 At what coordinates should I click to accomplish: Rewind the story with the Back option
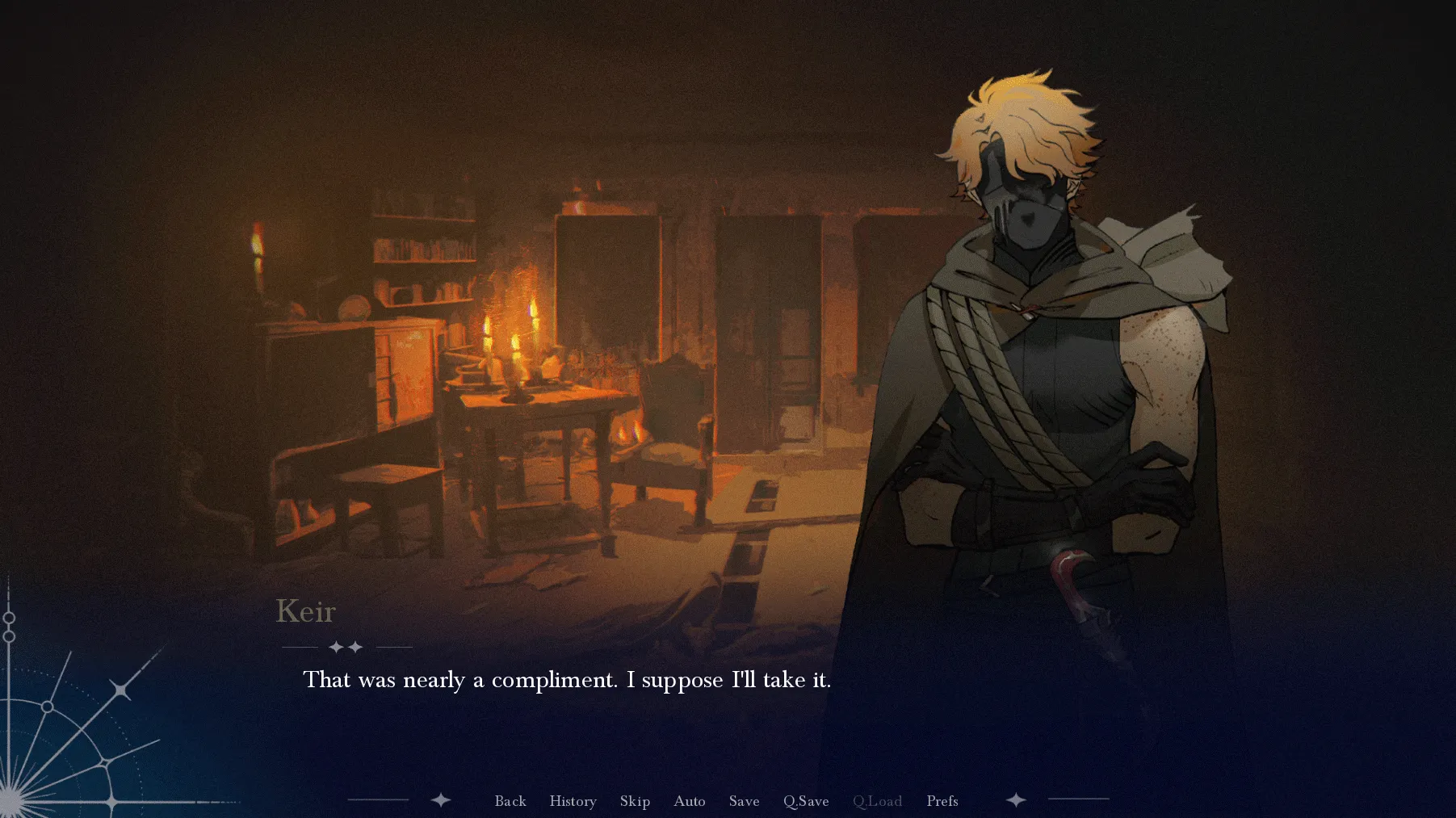[x=510, y=801]
